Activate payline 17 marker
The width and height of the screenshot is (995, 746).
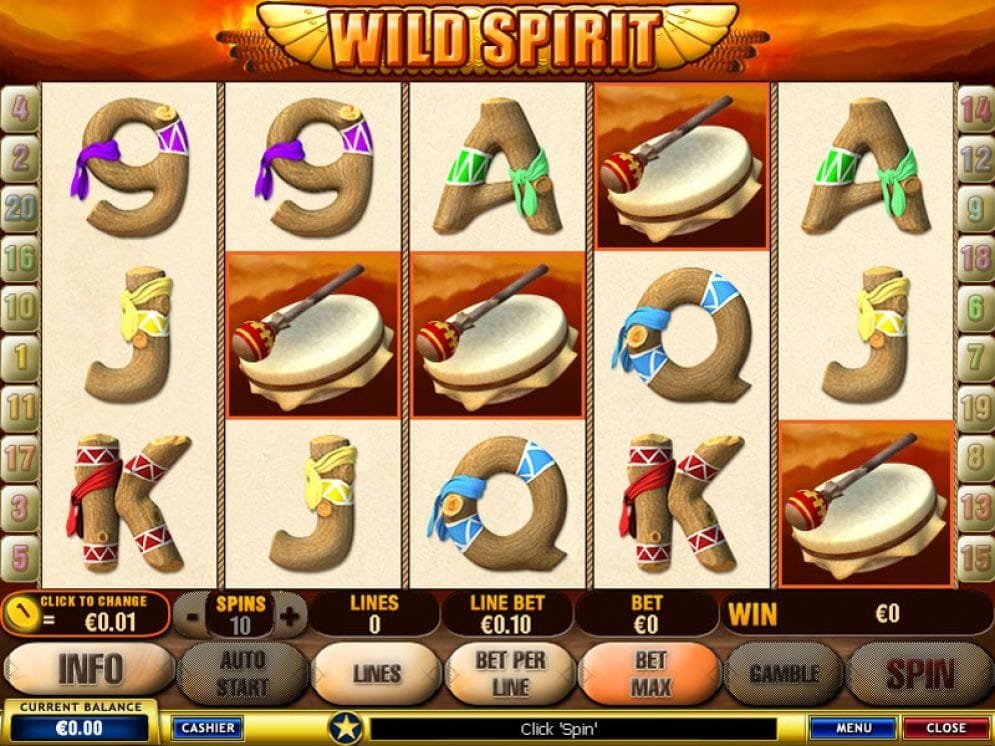20,459
